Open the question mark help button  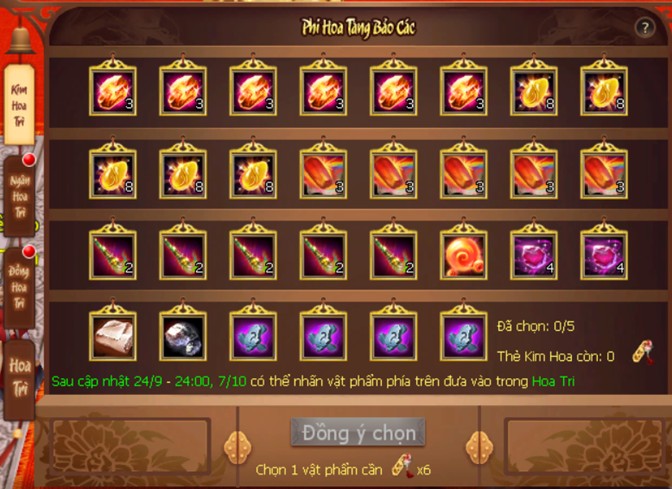pos(645,28)
